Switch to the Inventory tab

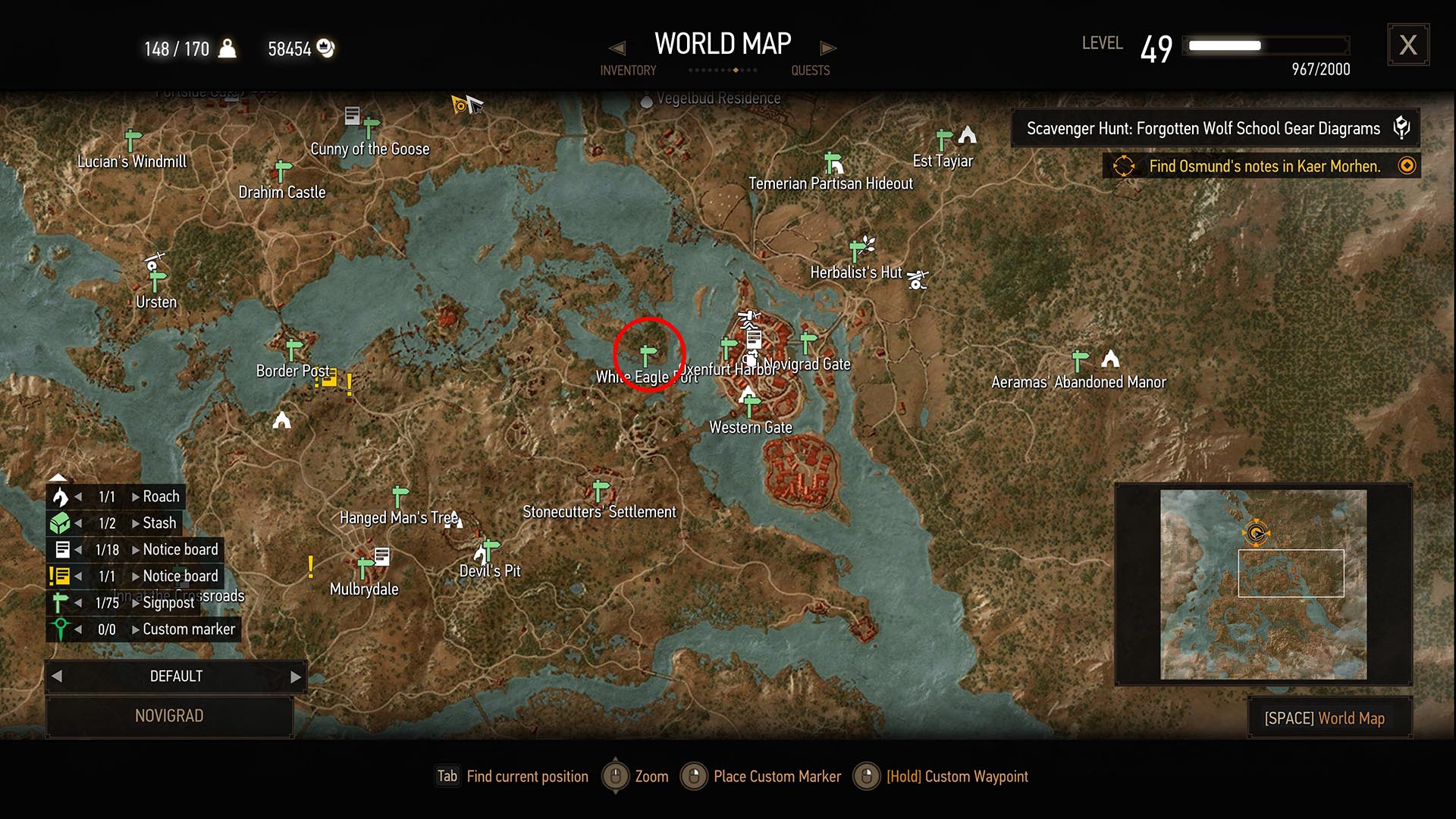click(628, 71)
